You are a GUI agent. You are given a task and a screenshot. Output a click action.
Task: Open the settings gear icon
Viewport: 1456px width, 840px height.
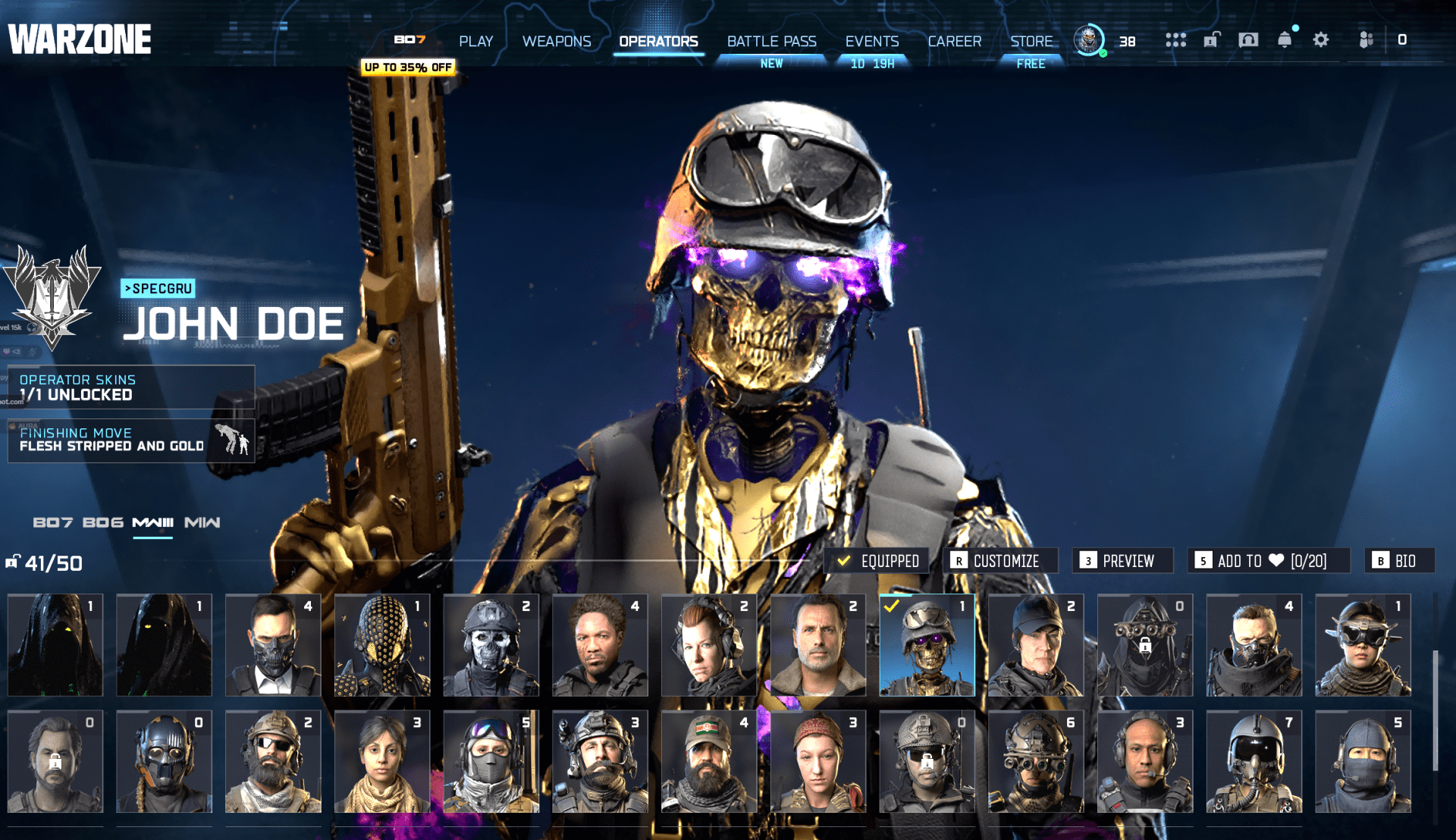point(1320,39)
